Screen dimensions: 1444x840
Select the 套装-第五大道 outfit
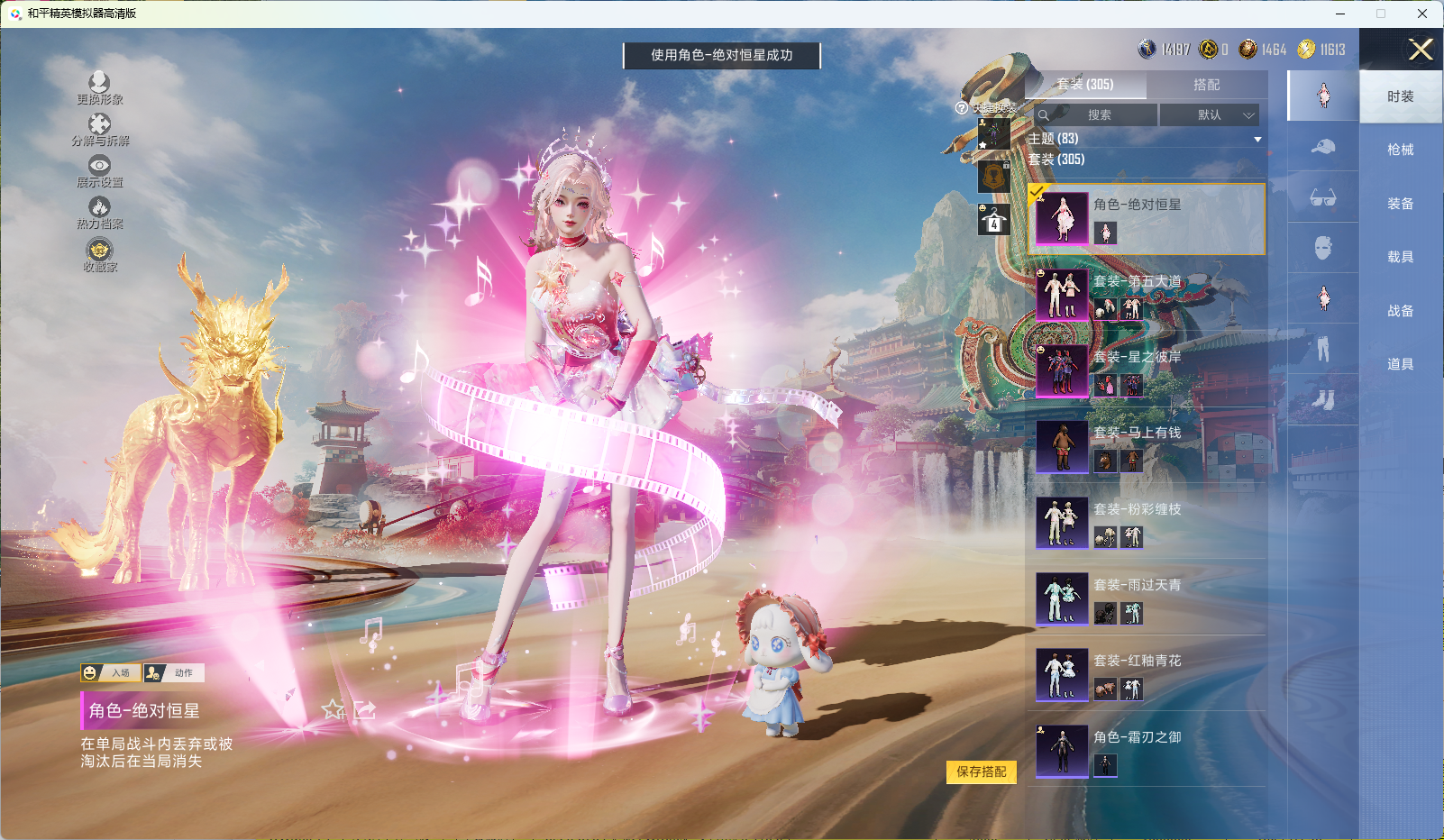(1146, 296)
